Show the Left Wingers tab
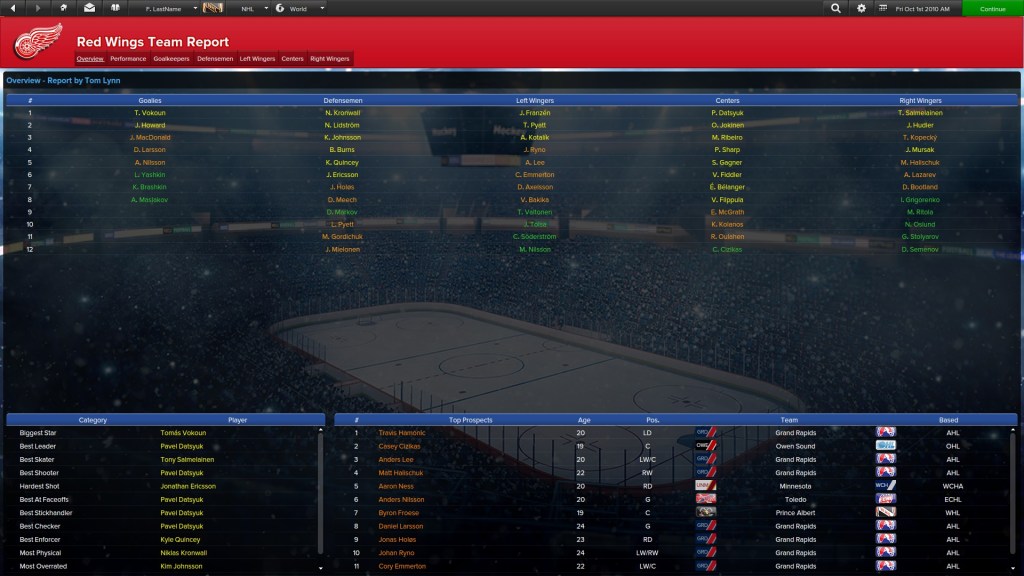This screenshot has width=1024, height=576. [x=257, y=59]
